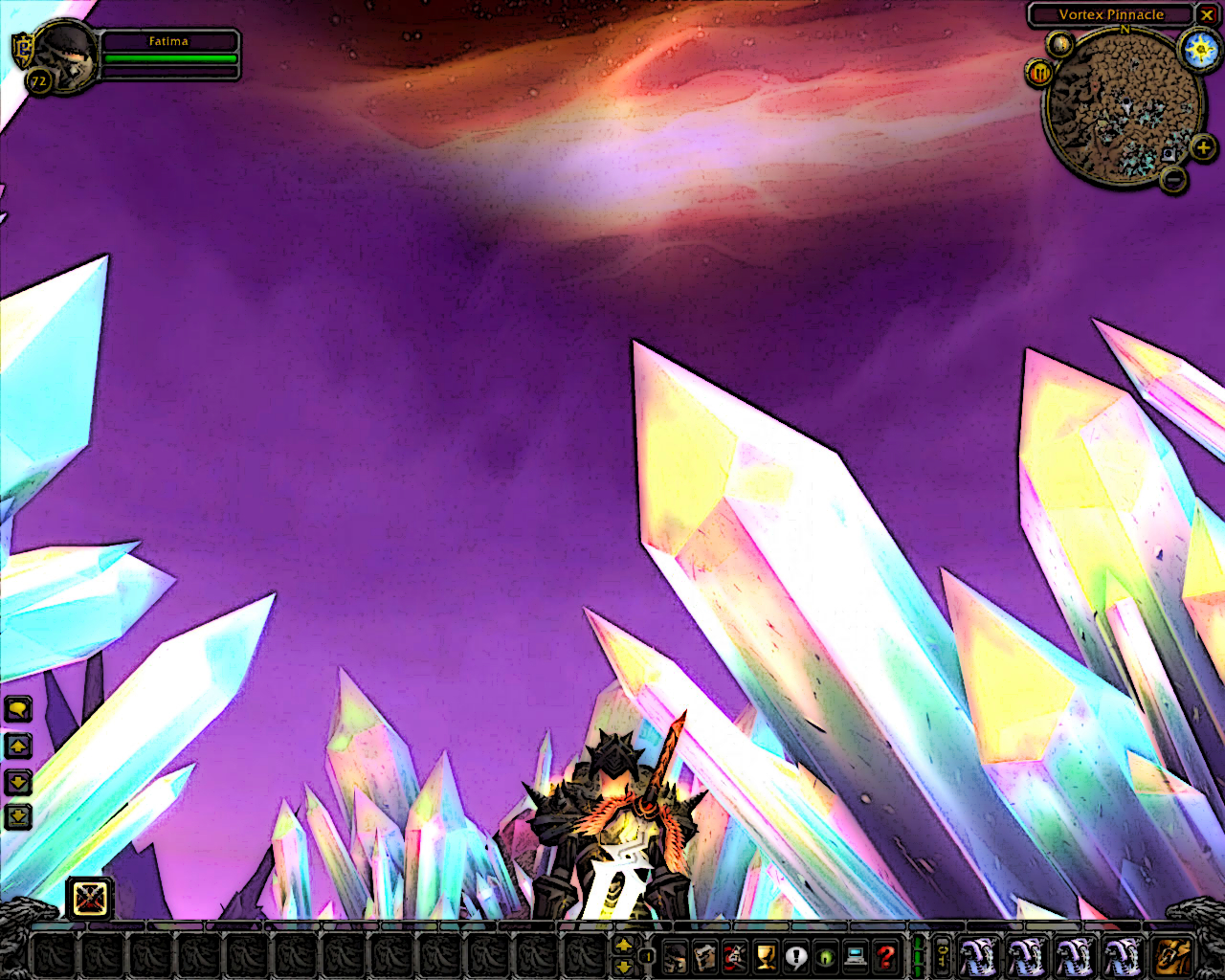
Task: Open the game menu computer icon
Action: tap(856, 956)
